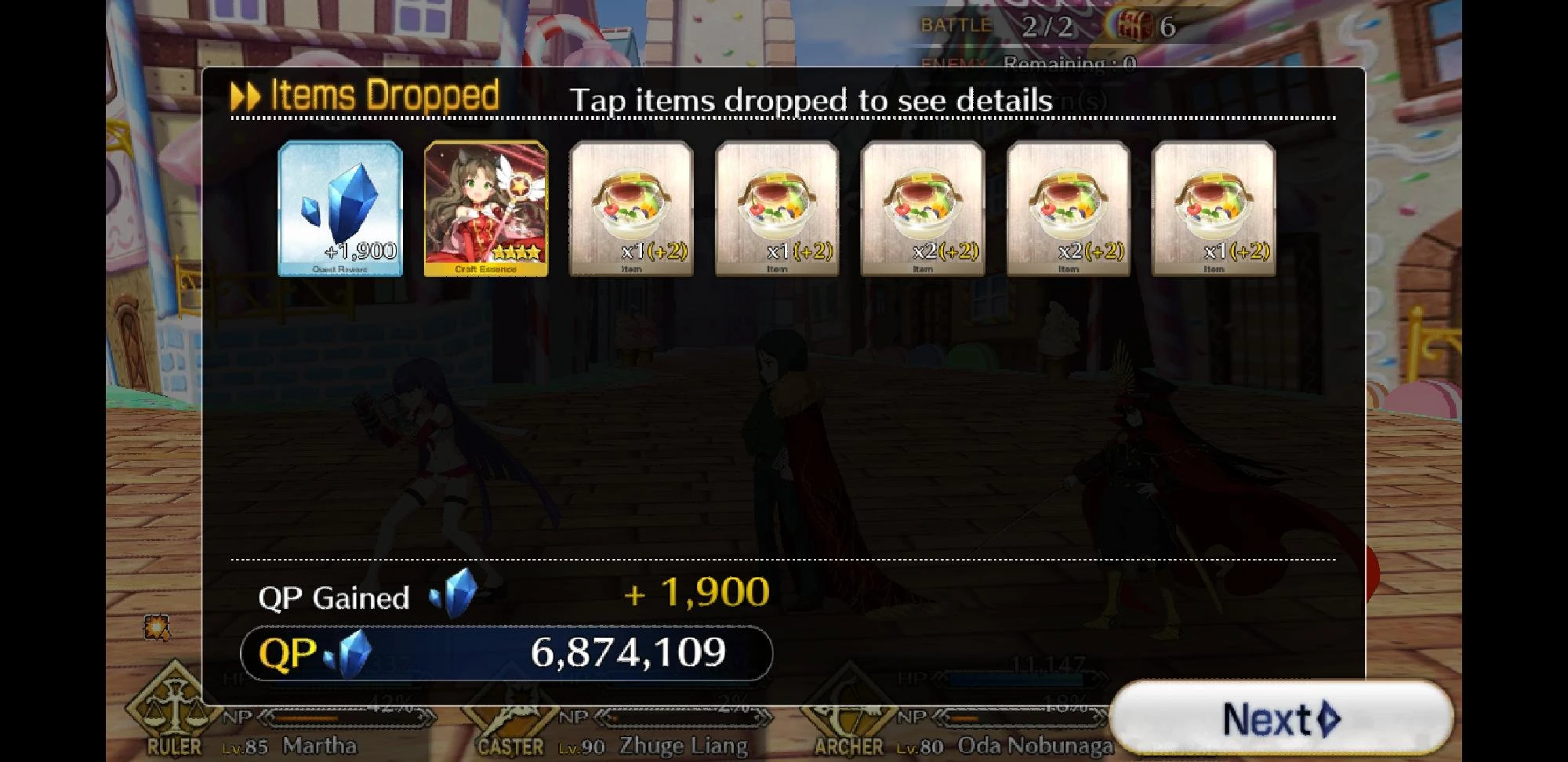Click the double-arrow icon beside Items Dropped
The image size is (1568, 762).
click(245, 96)
